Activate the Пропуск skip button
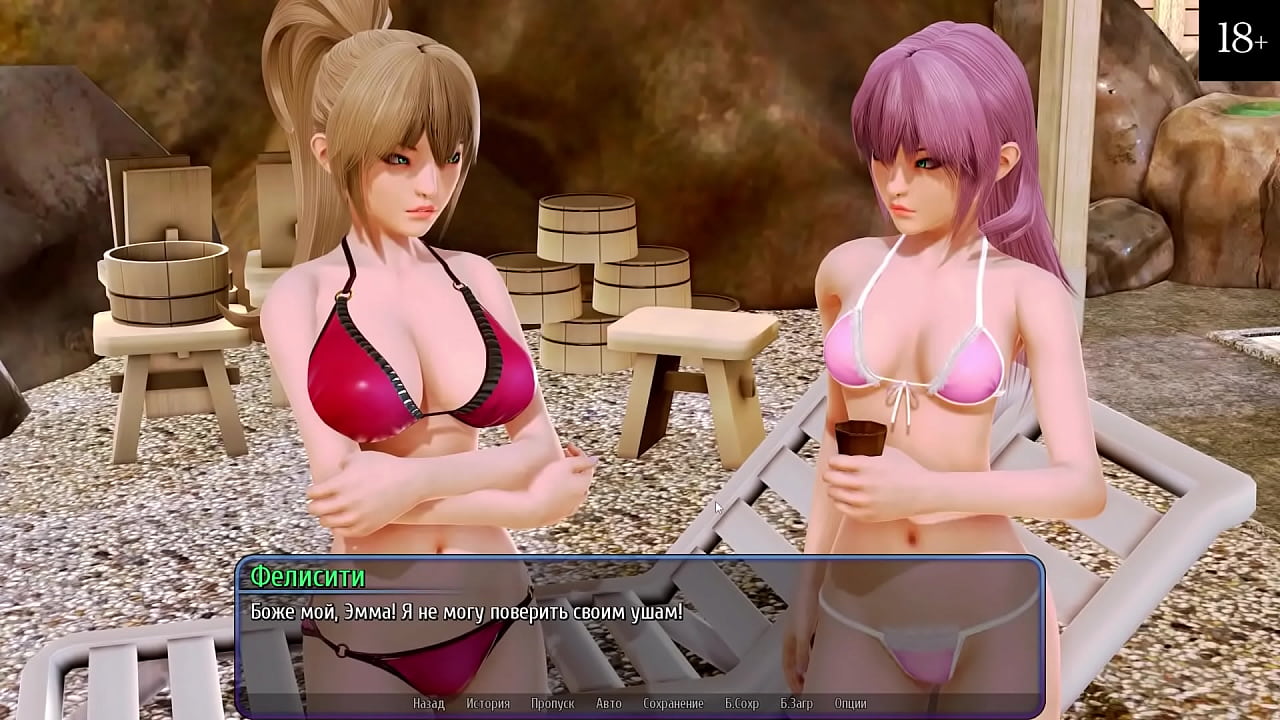The height and width of the screenshot is (720, 1280). point(552,704)
